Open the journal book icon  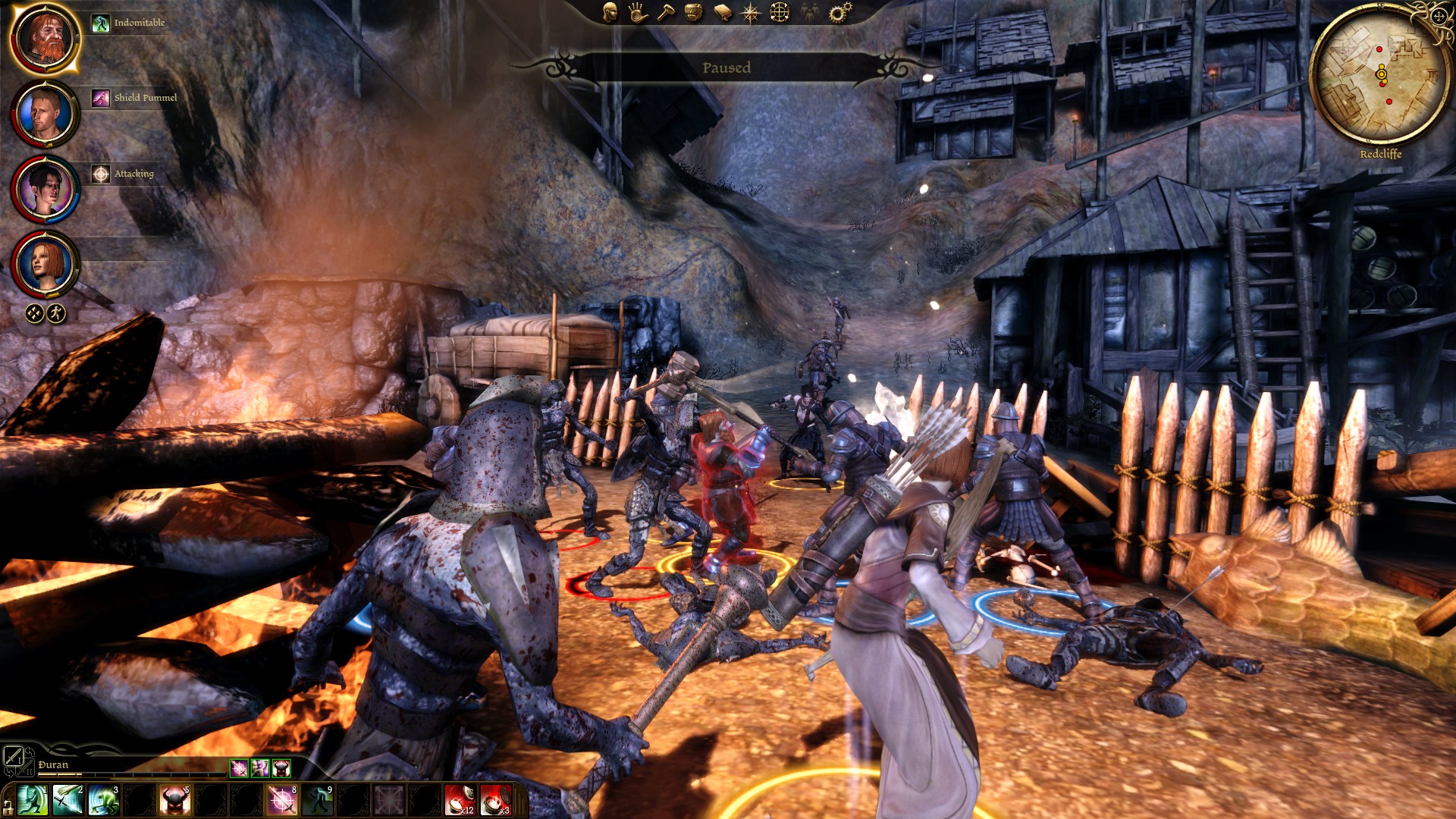click(x=722, y=12)
